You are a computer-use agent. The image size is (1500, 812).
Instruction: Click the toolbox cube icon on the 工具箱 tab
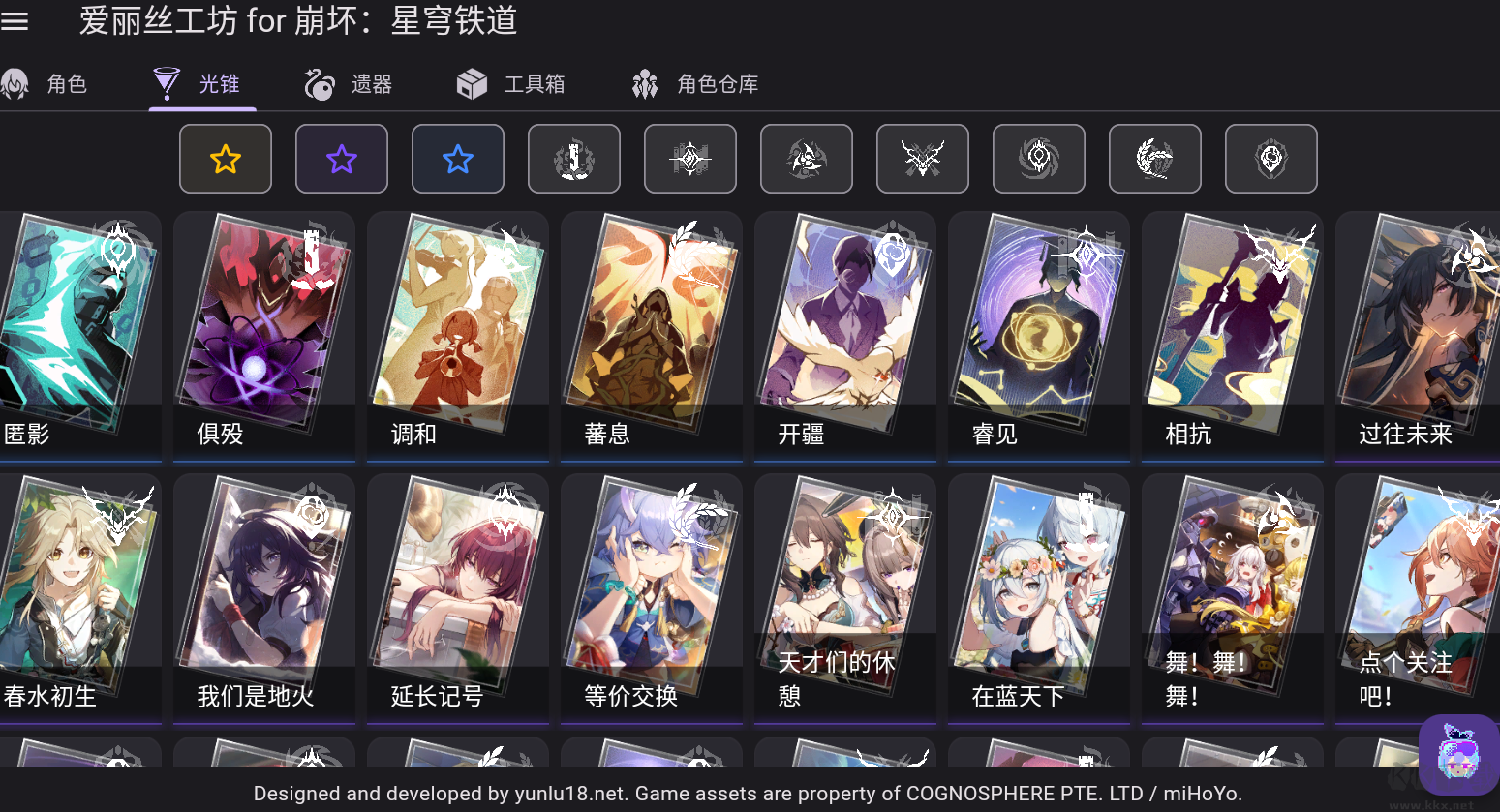pyautogui.click(x=472, y=83)
